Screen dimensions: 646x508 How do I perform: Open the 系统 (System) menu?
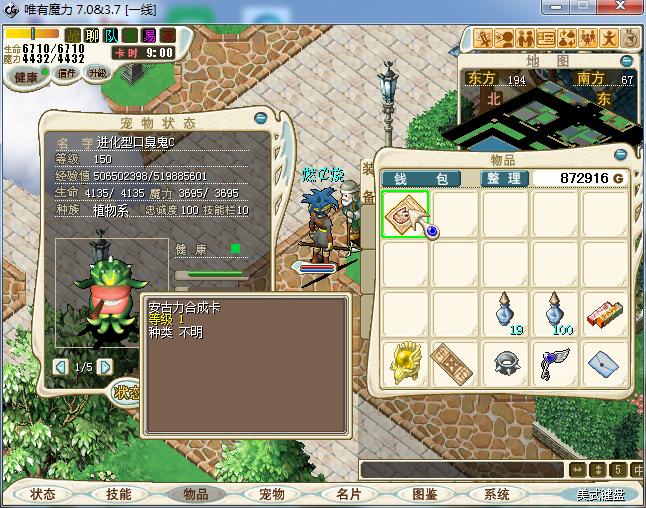497,494
